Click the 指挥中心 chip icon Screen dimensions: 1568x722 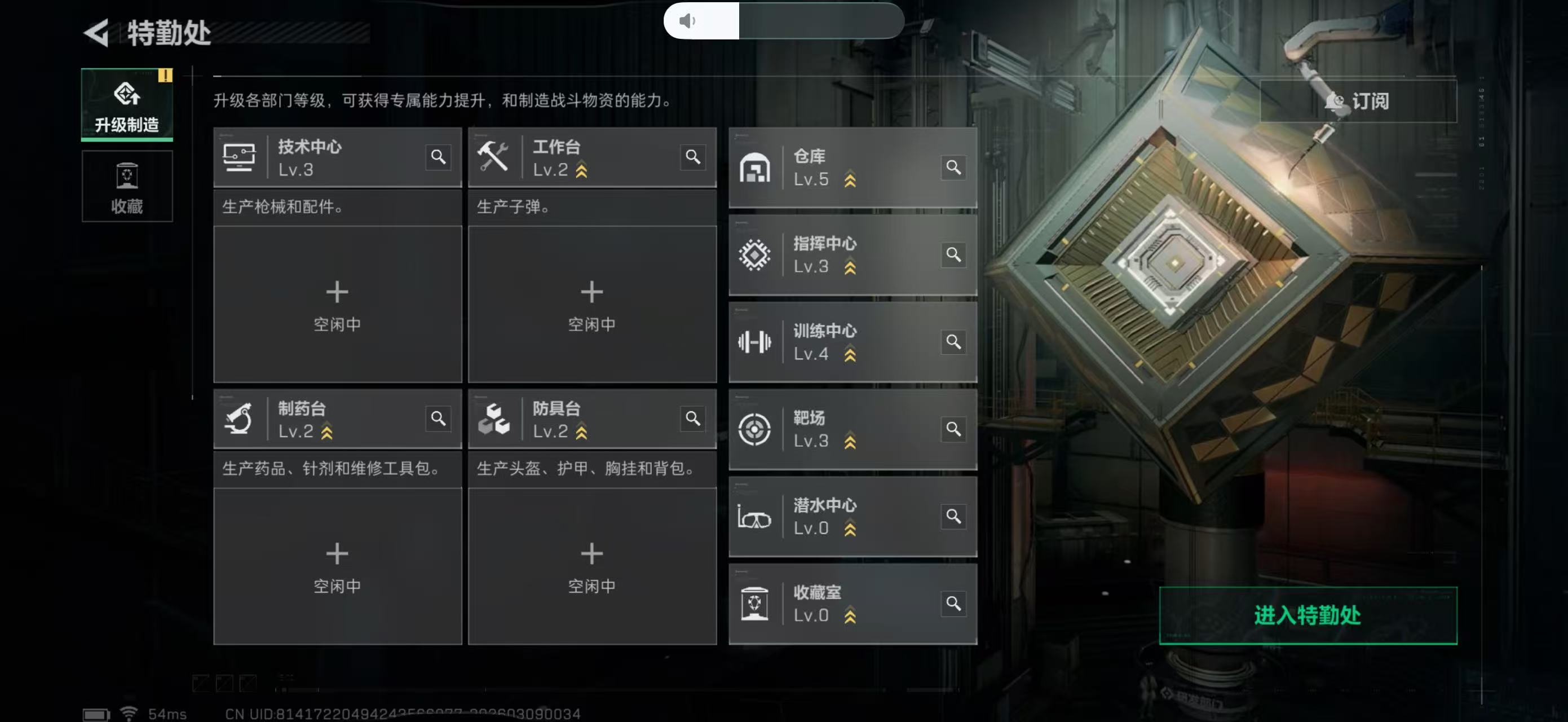pyautogui.click(x=755, y=254)
